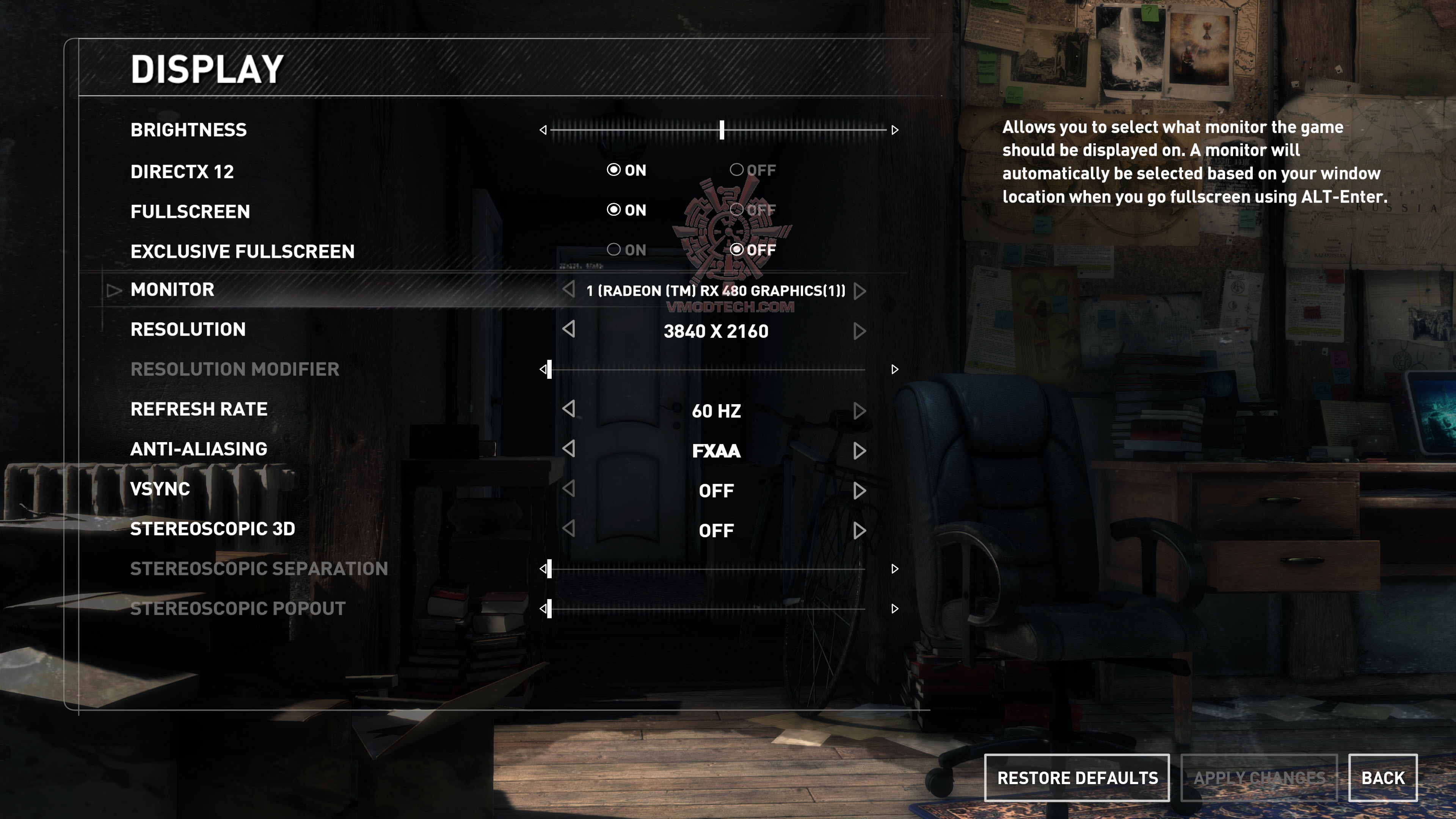The image size is (1456, 819).
Task: Click the Restore Defaults button
Action: 1077,778
